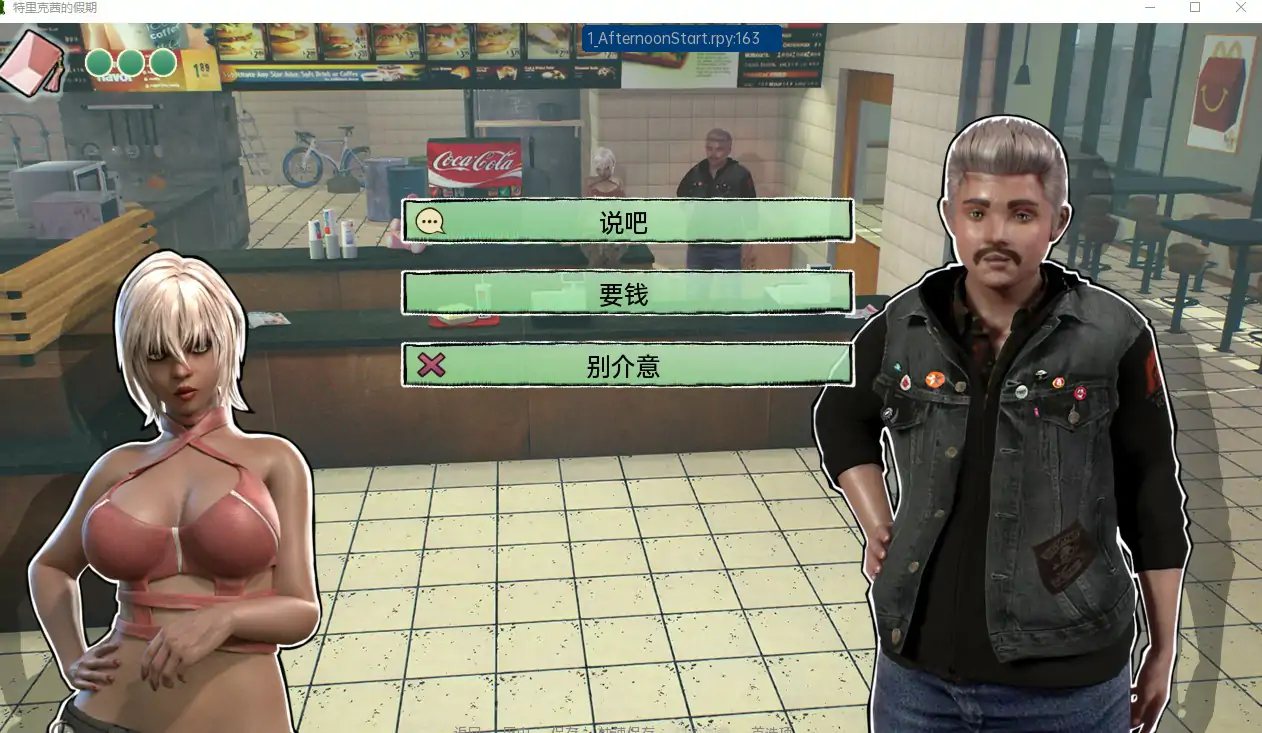Maximize the game window
This screenshot has height=733, width=1262.
1195,8
